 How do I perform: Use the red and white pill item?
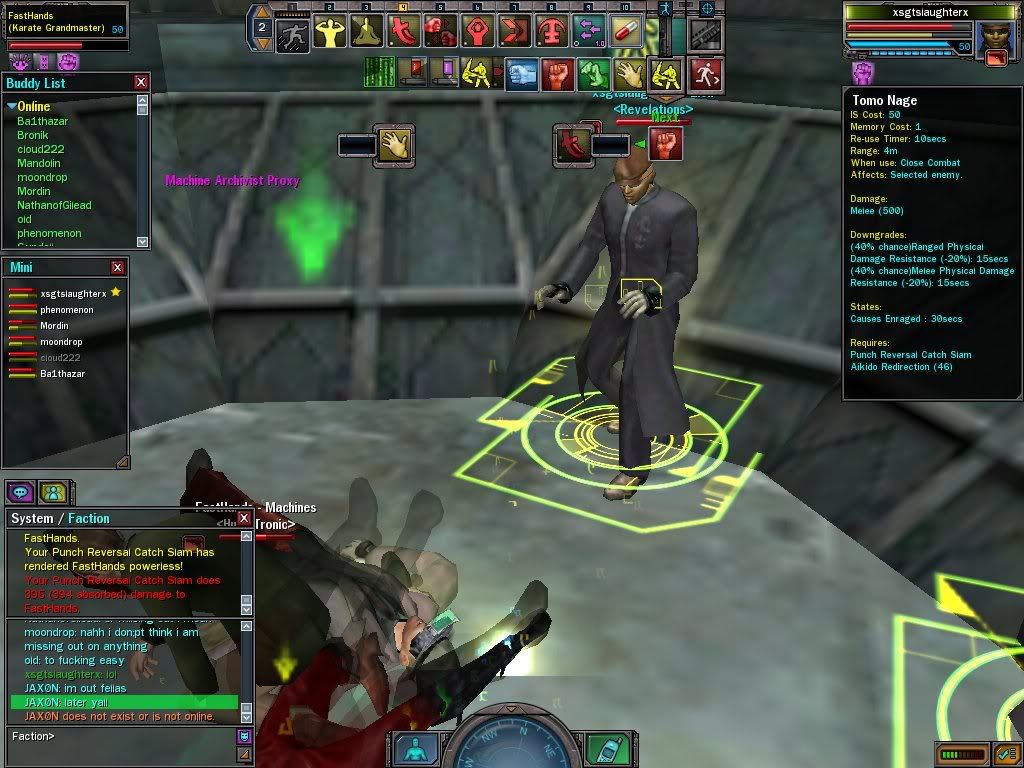(626, 31)
